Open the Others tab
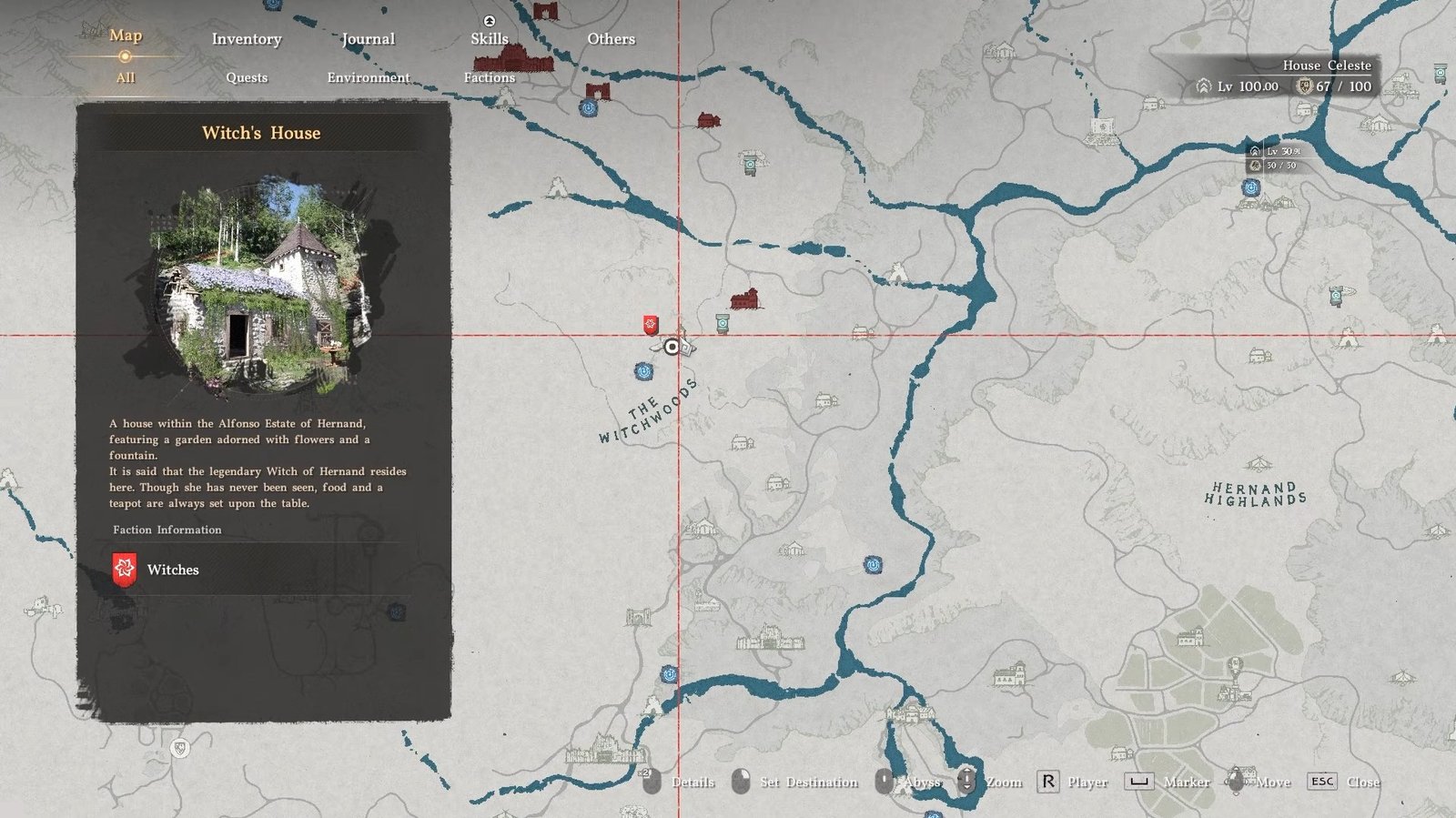 611,39
